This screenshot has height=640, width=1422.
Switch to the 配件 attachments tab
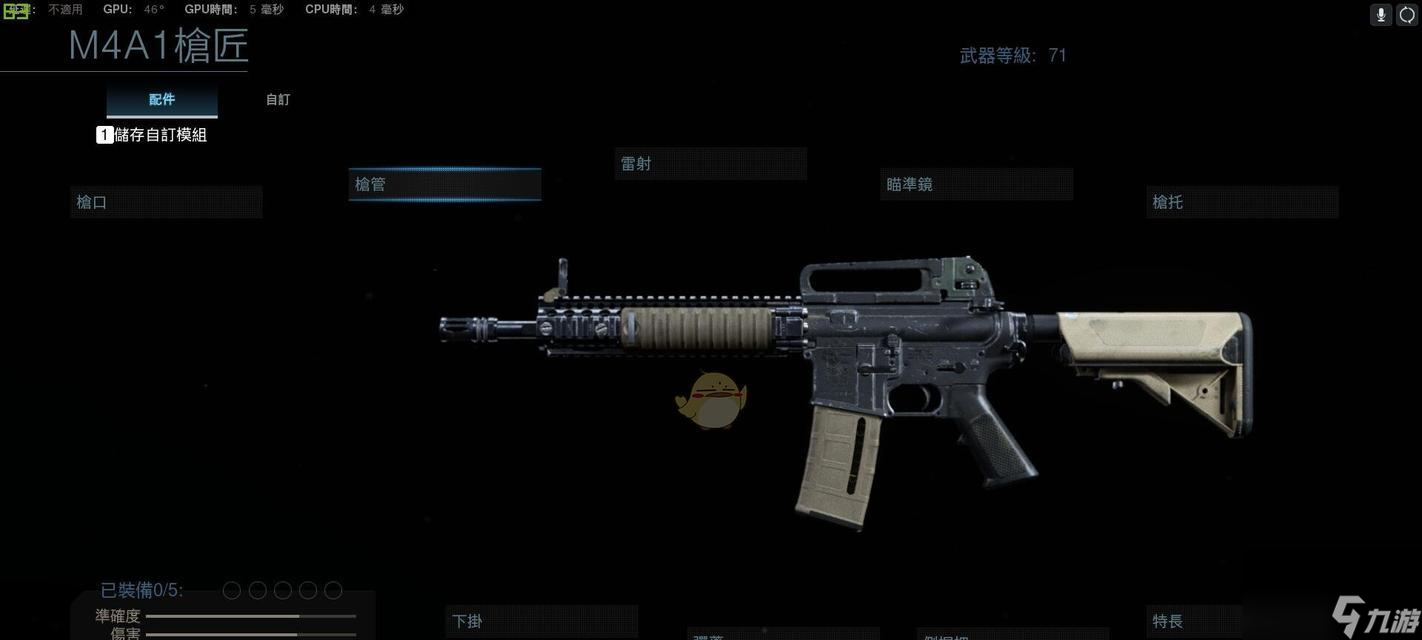tap(162, 100)
